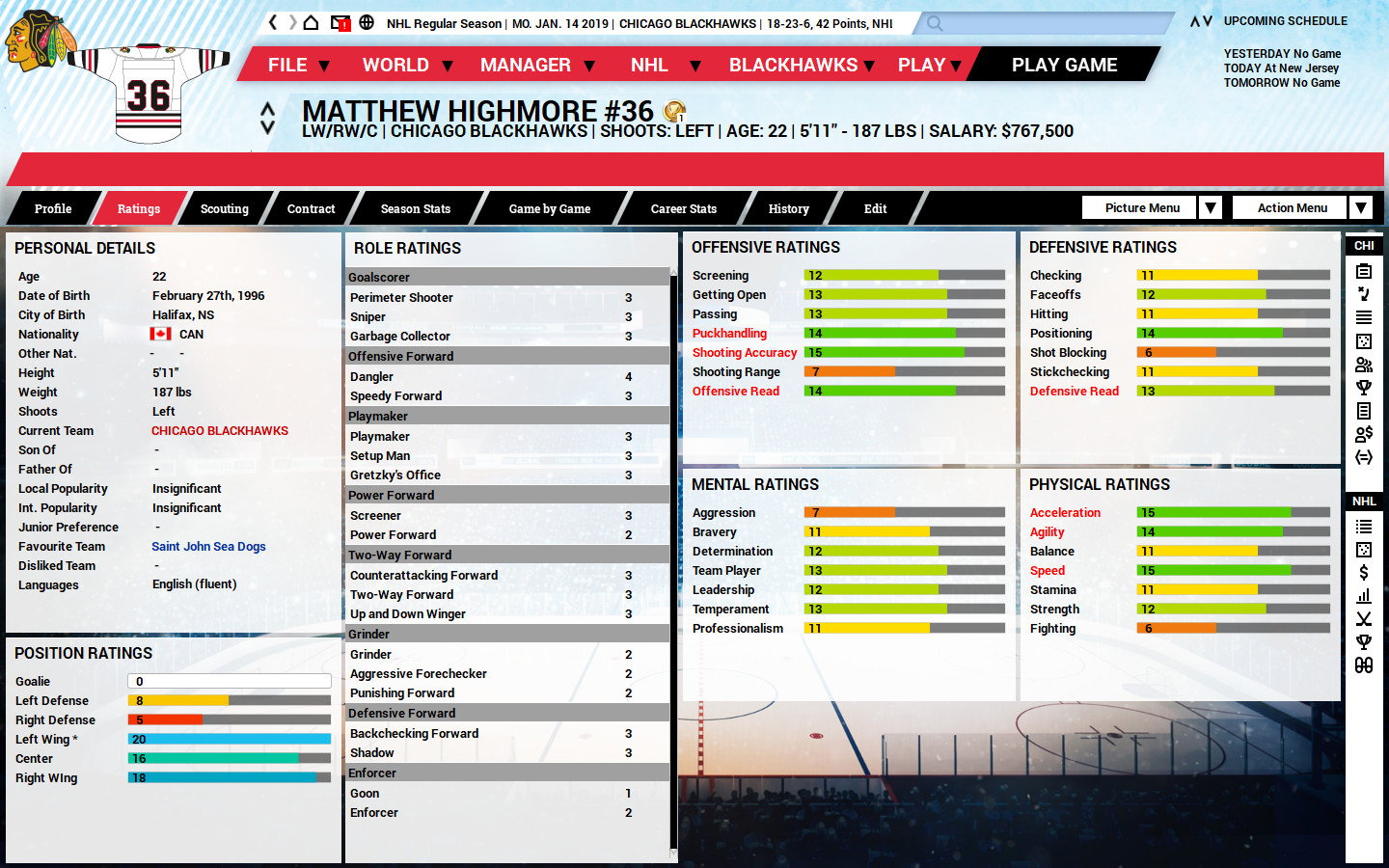
Task: Open the BLACKHAWKS dropdown menu
Action: click(793, 65)
